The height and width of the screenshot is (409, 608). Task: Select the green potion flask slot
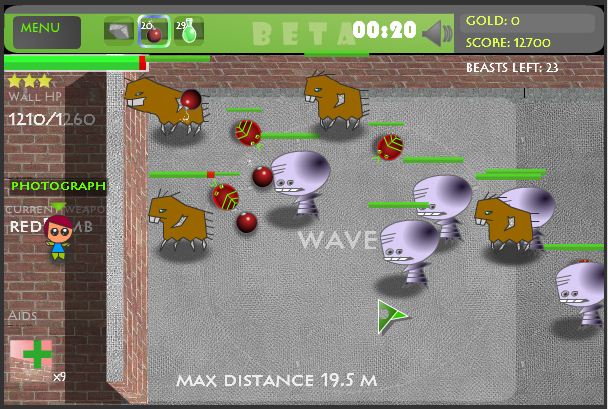[188, 32]
